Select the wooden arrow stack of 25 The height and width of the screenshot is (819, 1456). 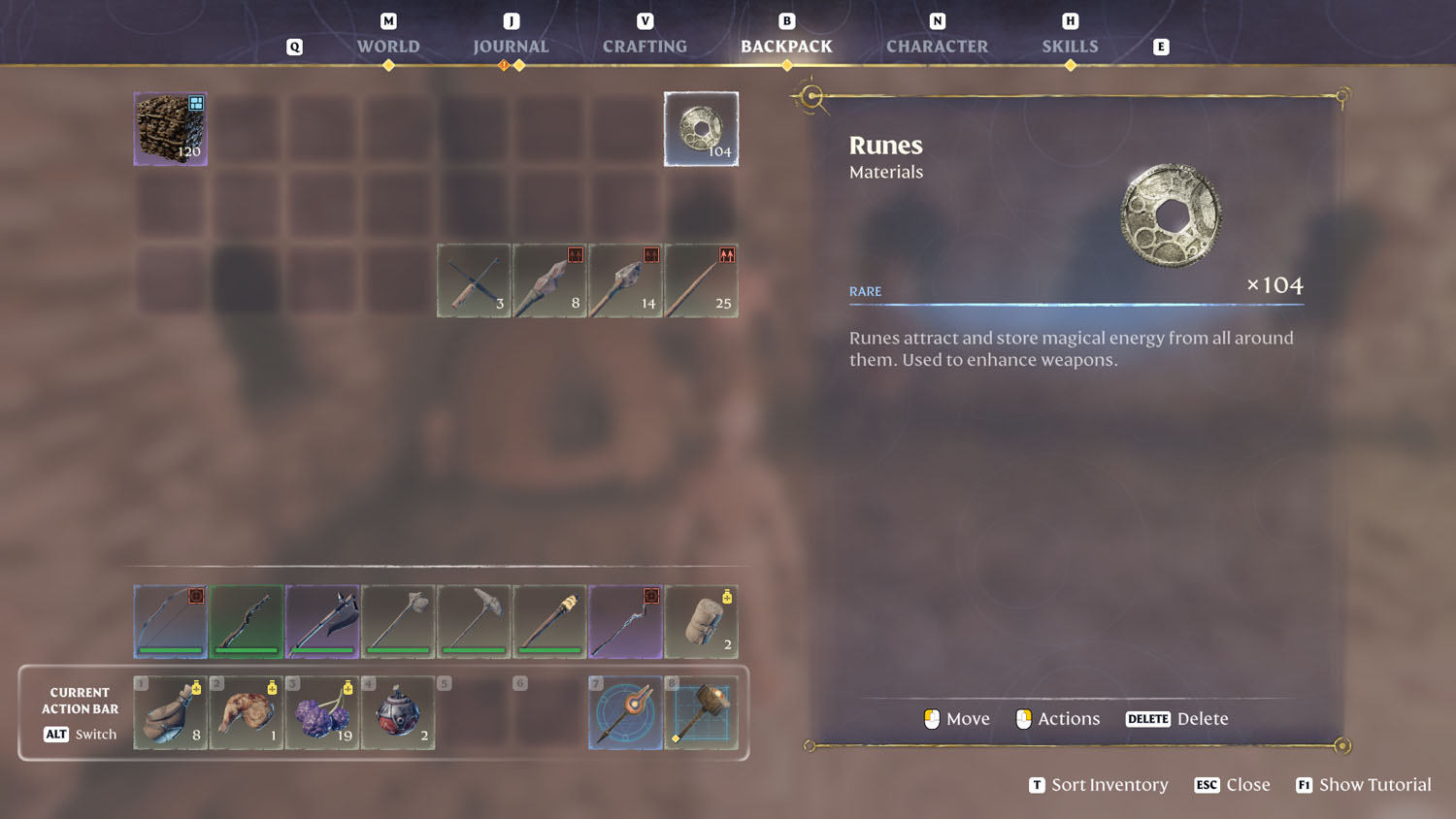pos(701,280)
